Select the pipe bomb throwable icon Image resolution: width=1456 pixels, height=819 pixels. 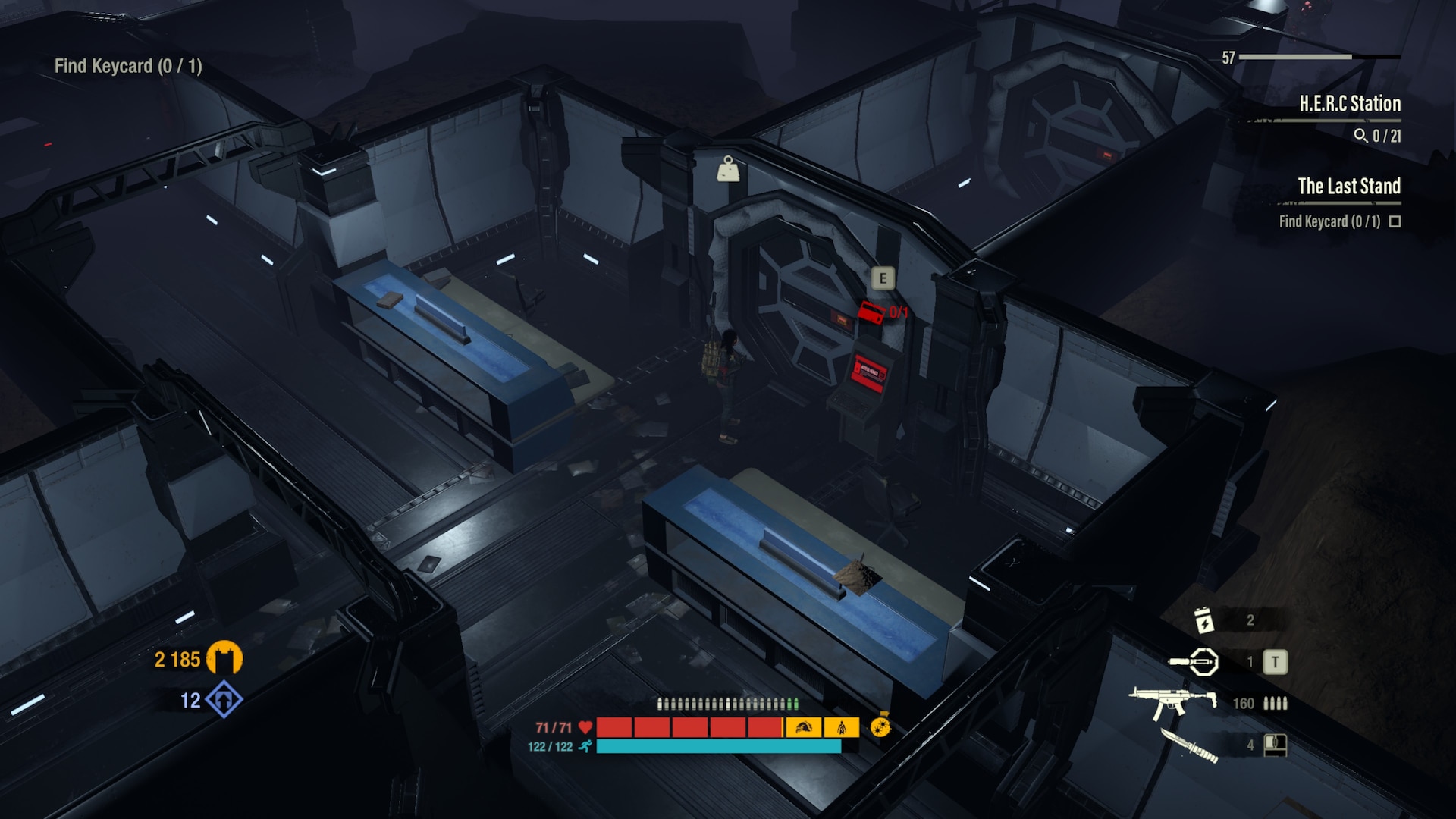coord(1194,662)
